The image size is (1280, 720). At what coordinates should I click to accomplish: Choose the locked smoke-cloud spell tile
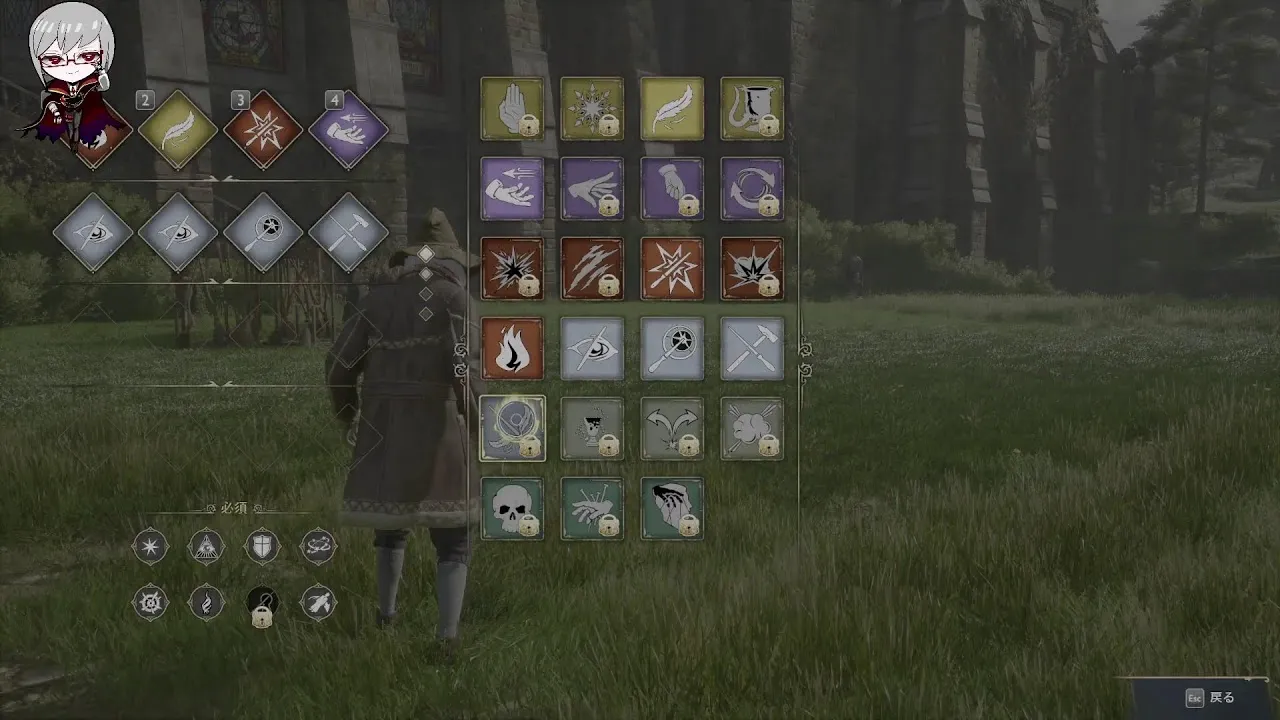pyautogui.click(x=752, y=429)
